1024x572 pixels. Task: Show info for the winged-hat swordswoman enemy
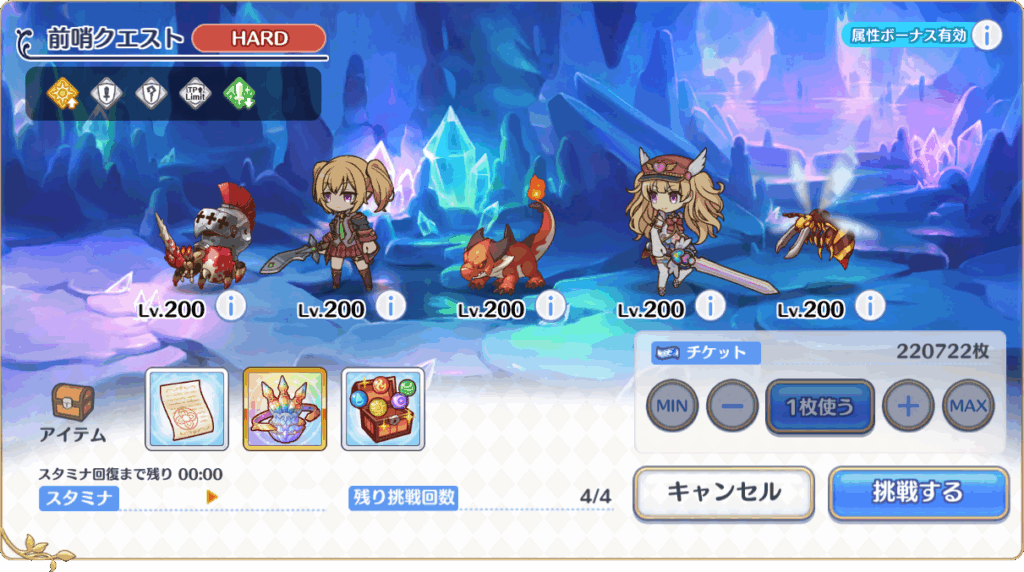[x=711, y=306]
